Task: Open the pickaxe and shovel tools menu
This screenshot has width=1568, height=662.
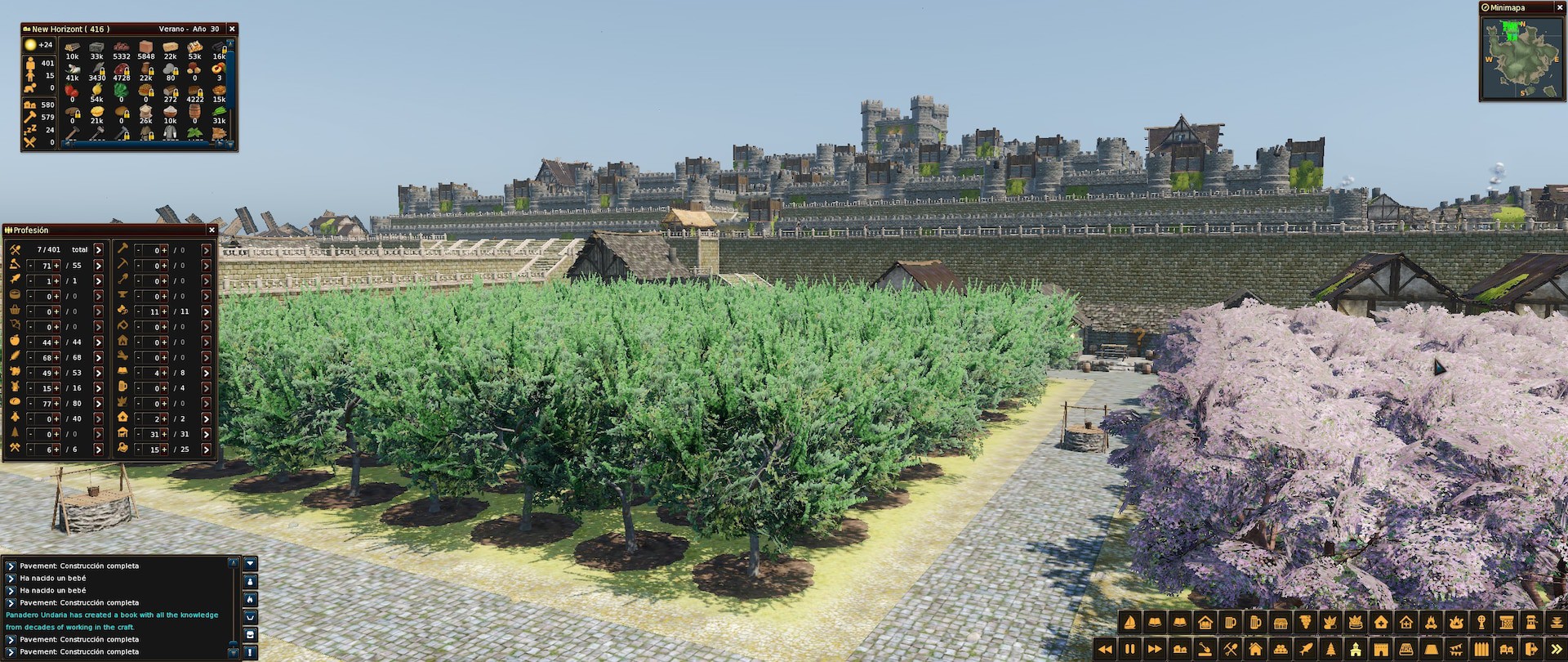Action: click(1231, 649)
